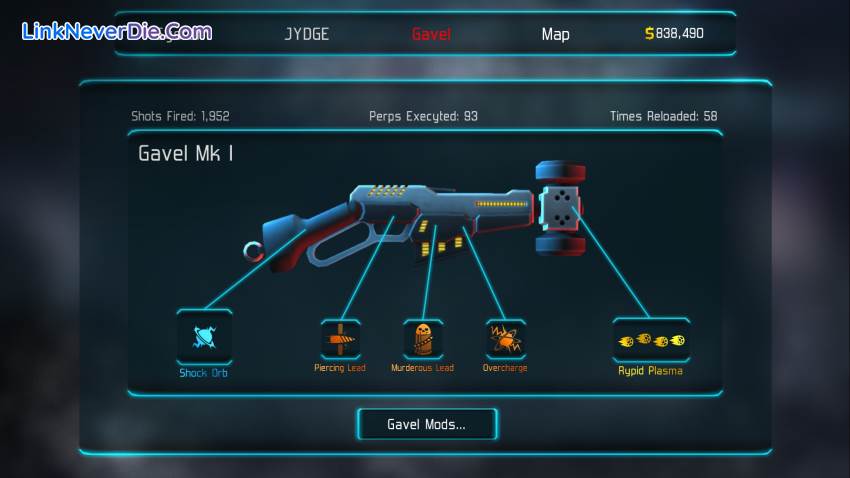The width and height of the screenshot is (850, 478).
Task: Select the Gavel tab
Action: coord(431,34)
